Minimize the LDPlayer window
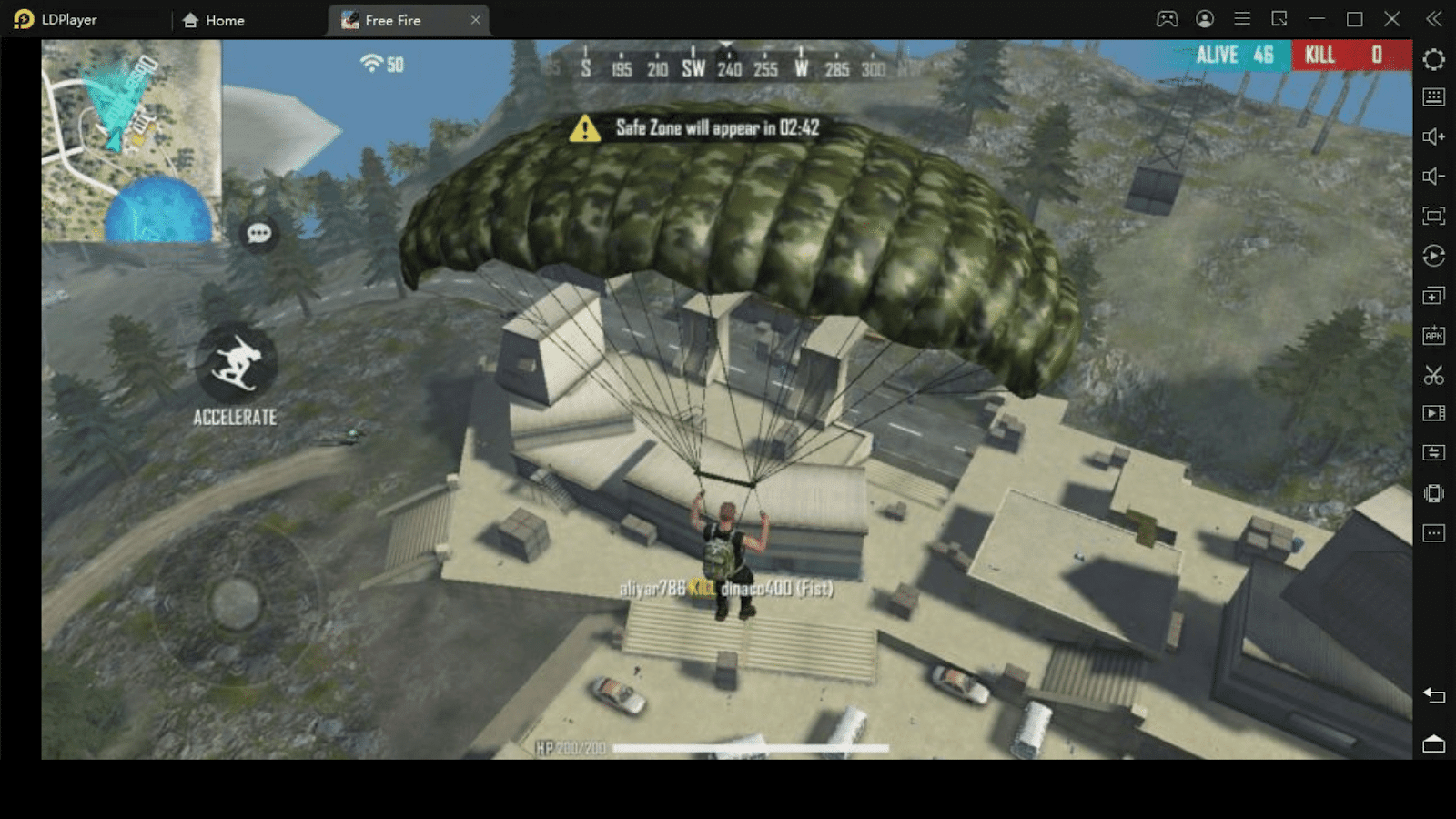The image size is (1456, 819). (1317, 19)
